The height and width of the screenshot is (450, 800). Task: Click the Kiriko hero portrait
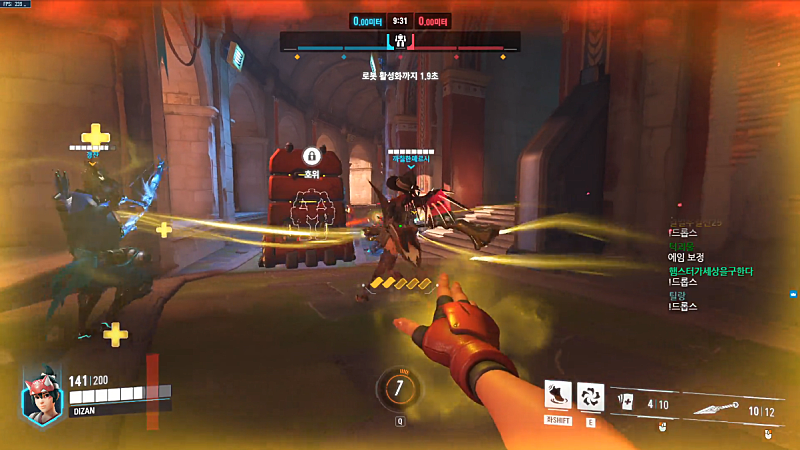tap(42, 392)
